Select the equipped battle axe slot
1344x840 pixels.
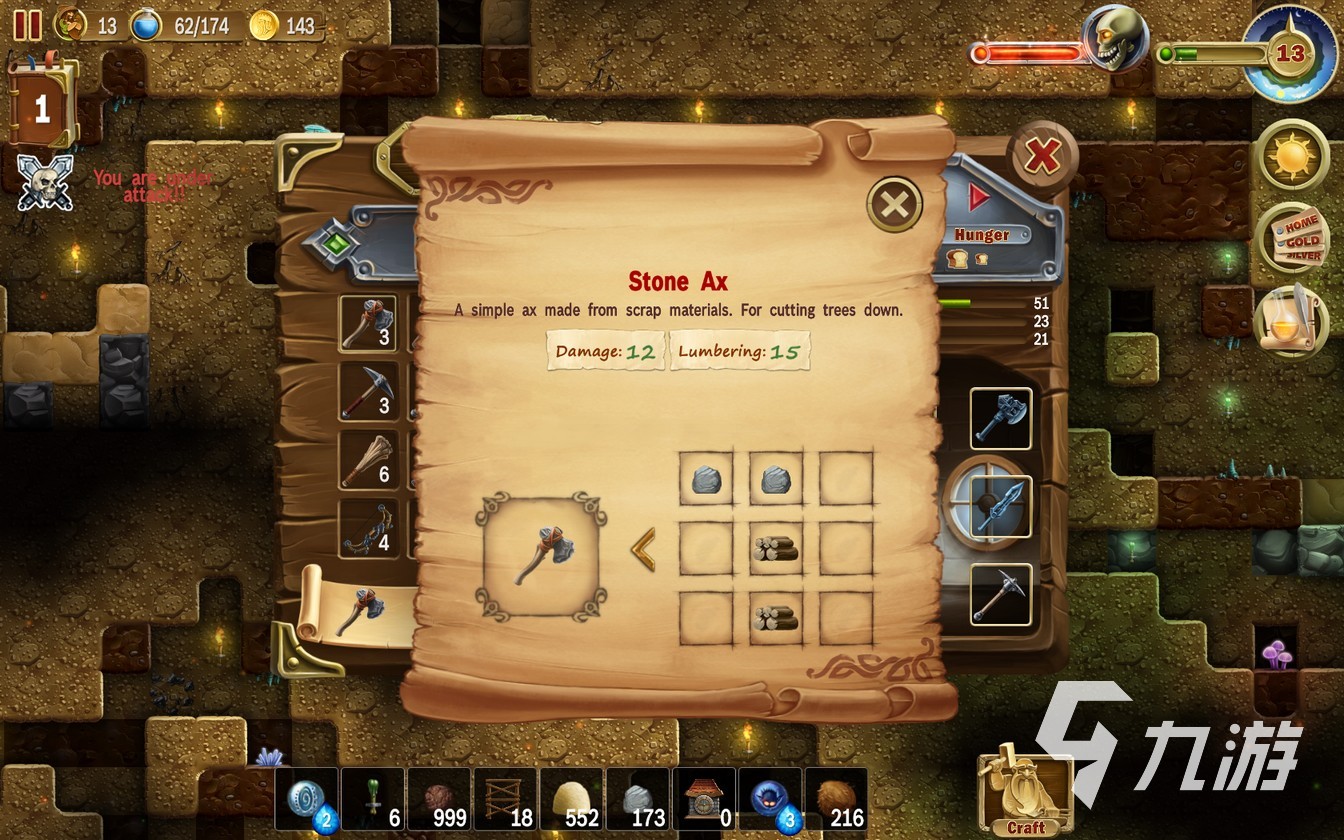(1000, 418)
